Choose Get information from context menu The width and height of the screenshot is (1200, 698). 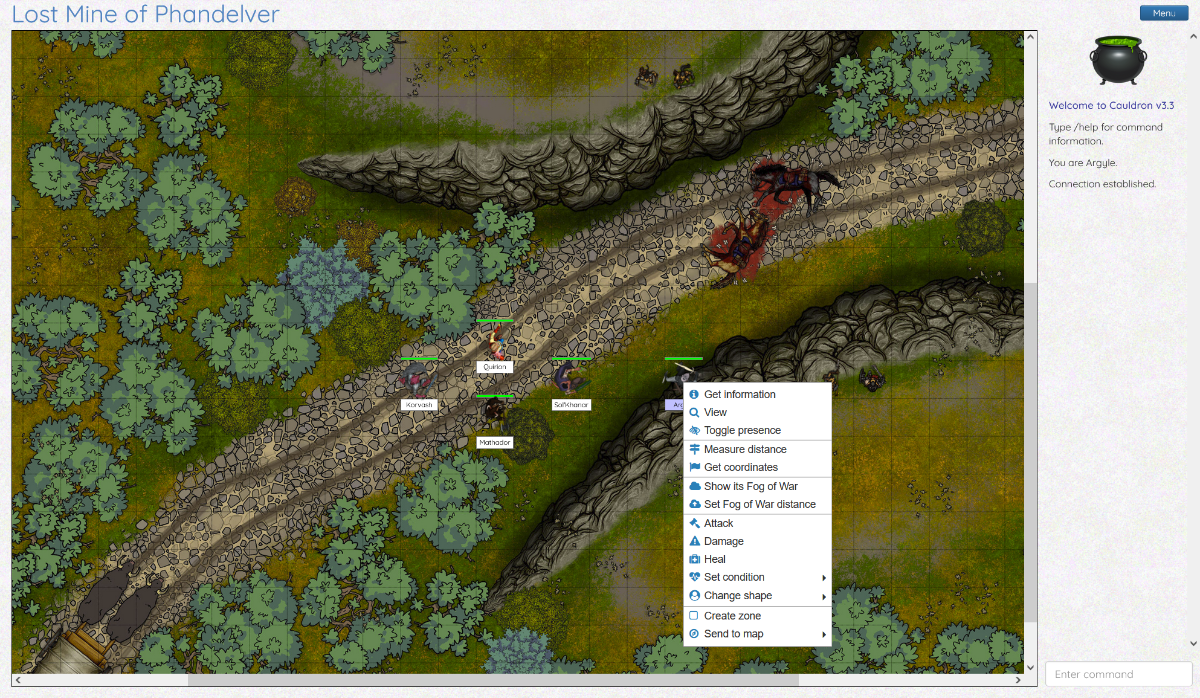click(739, 394)
